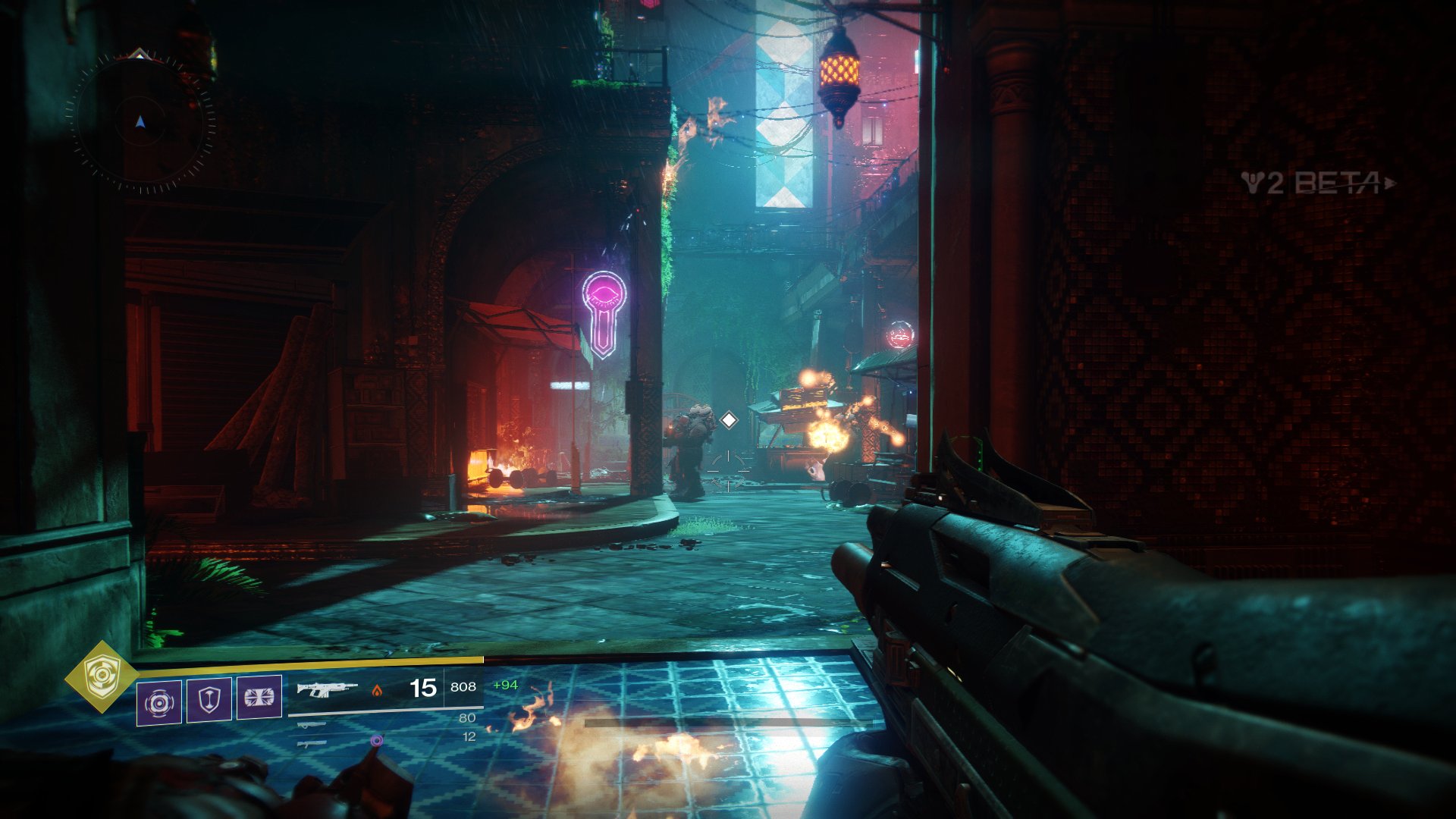Activate the golden diamond Super ability icon

[x=101, y=676]
